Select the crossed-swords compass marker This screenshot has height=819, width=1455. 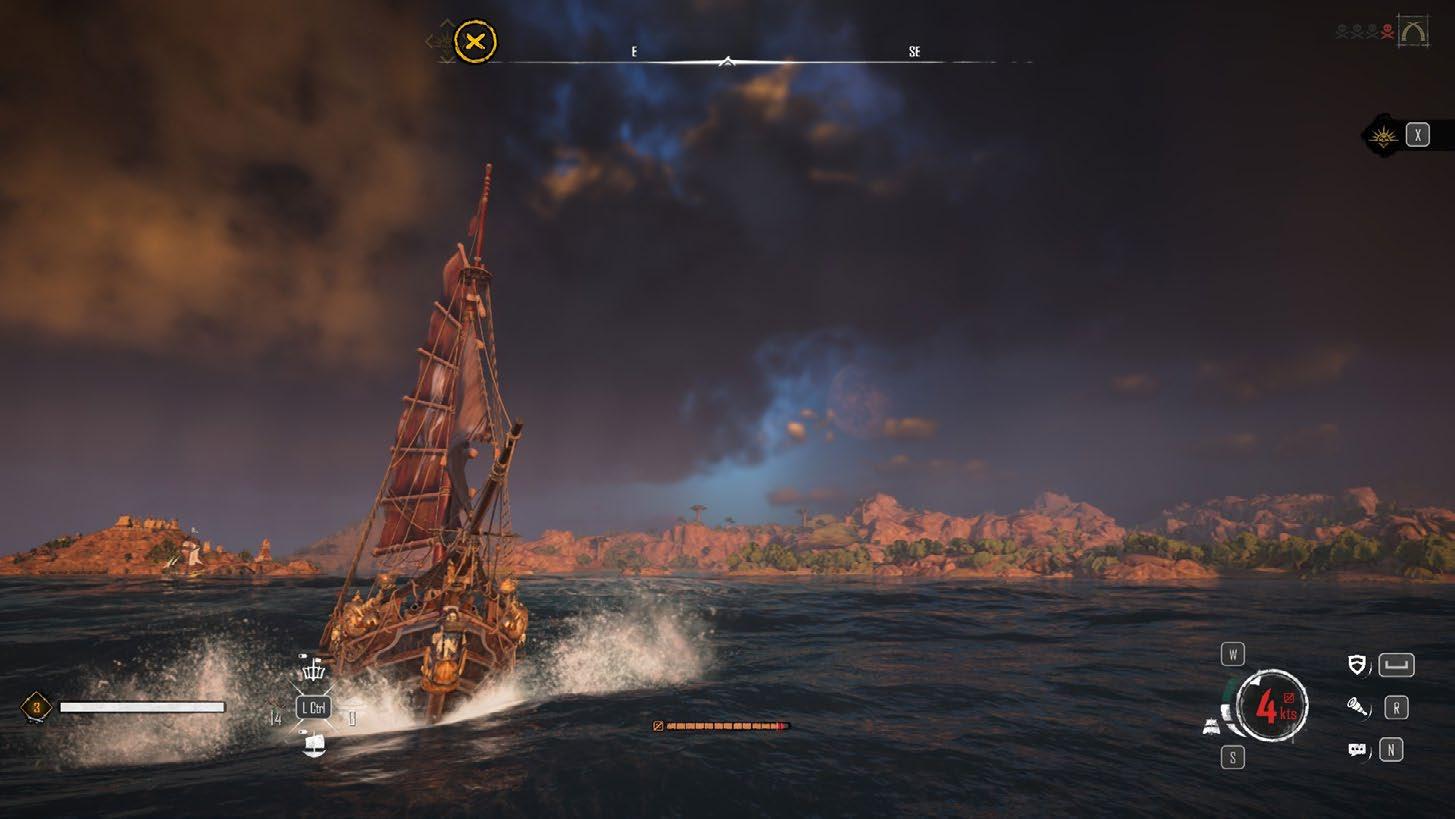[x=475, y=43]
